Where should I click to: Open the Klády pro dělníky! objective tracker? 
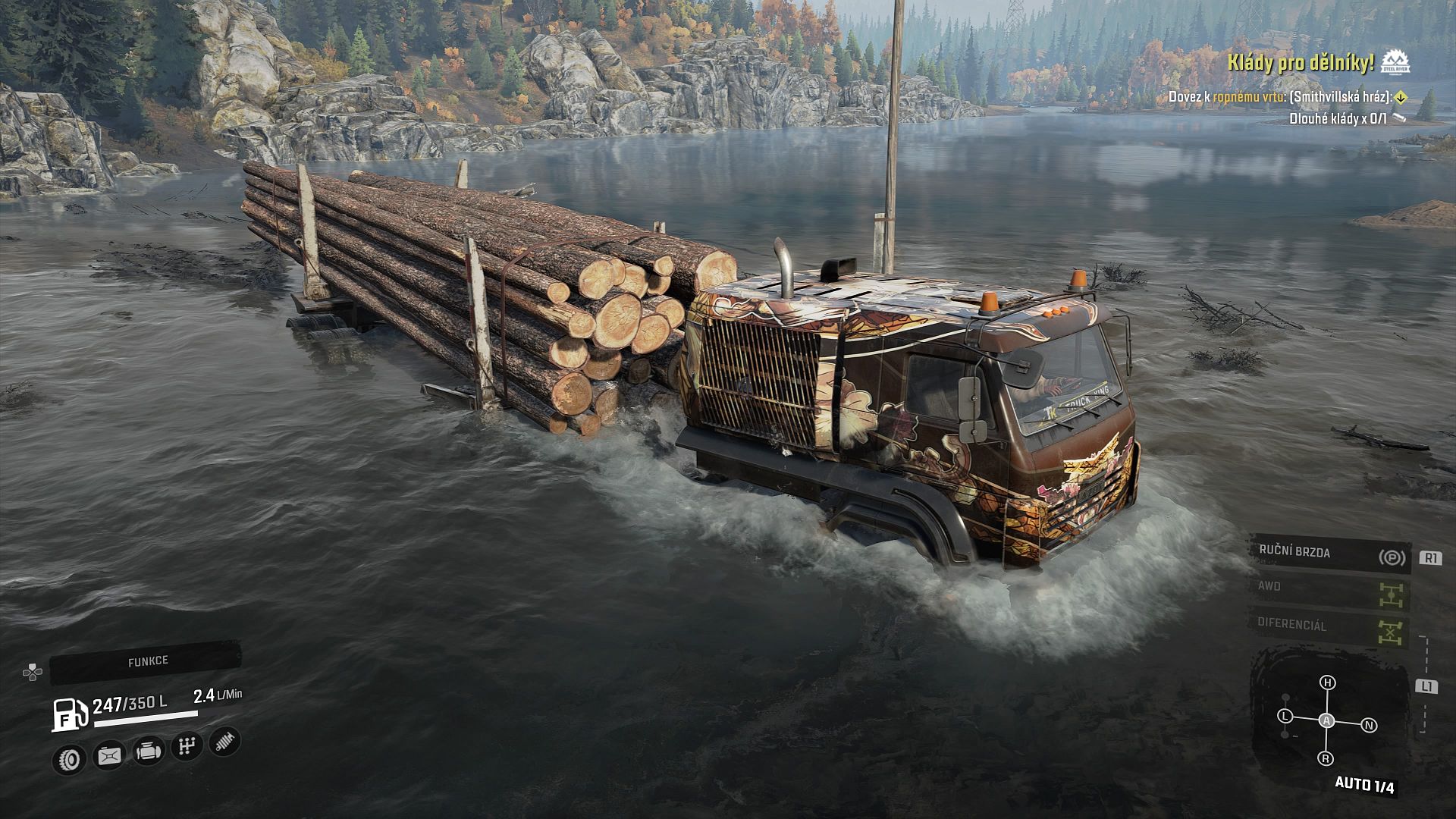point(1301,64)
